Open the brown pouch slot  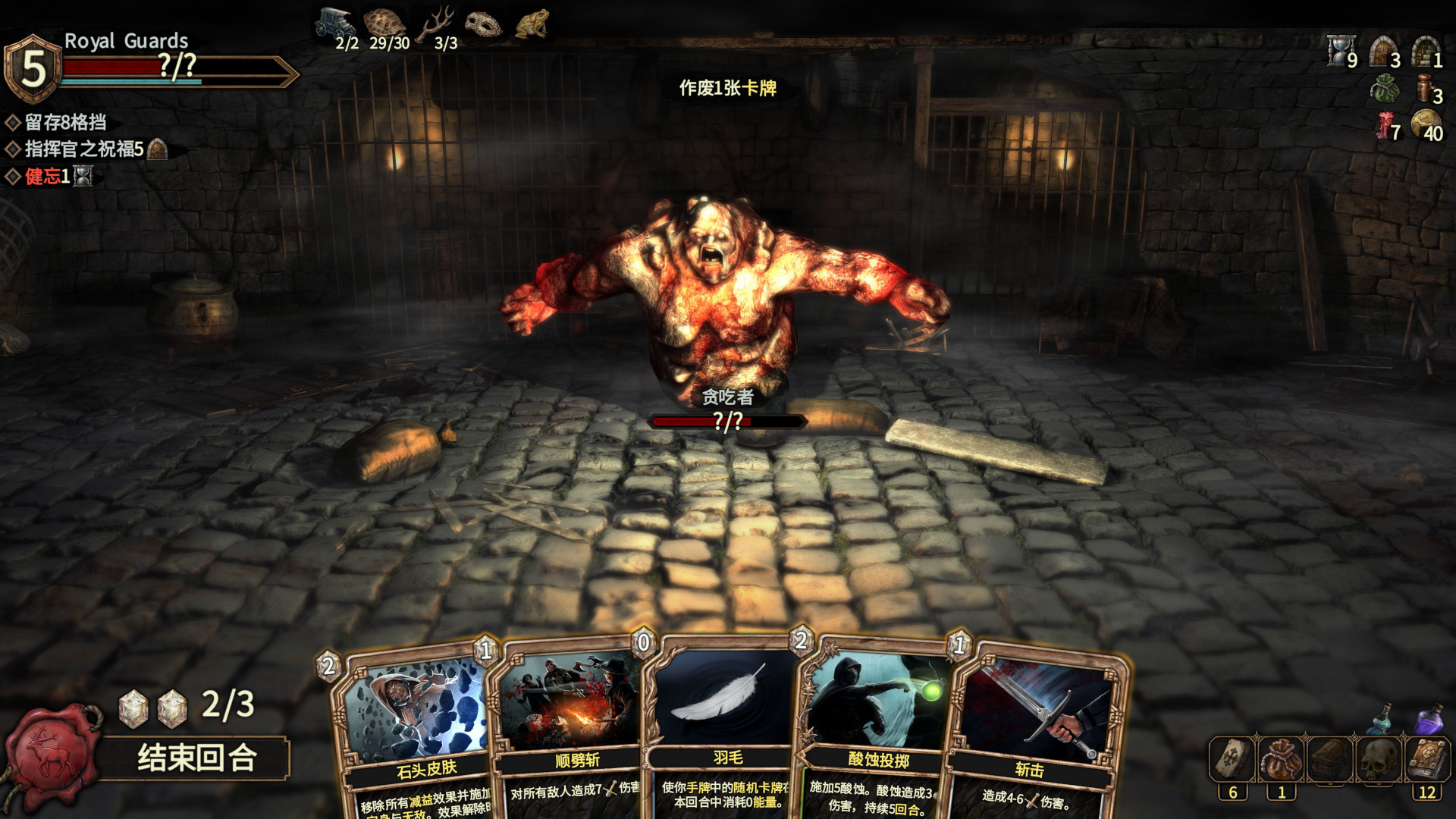point(1282,759)
